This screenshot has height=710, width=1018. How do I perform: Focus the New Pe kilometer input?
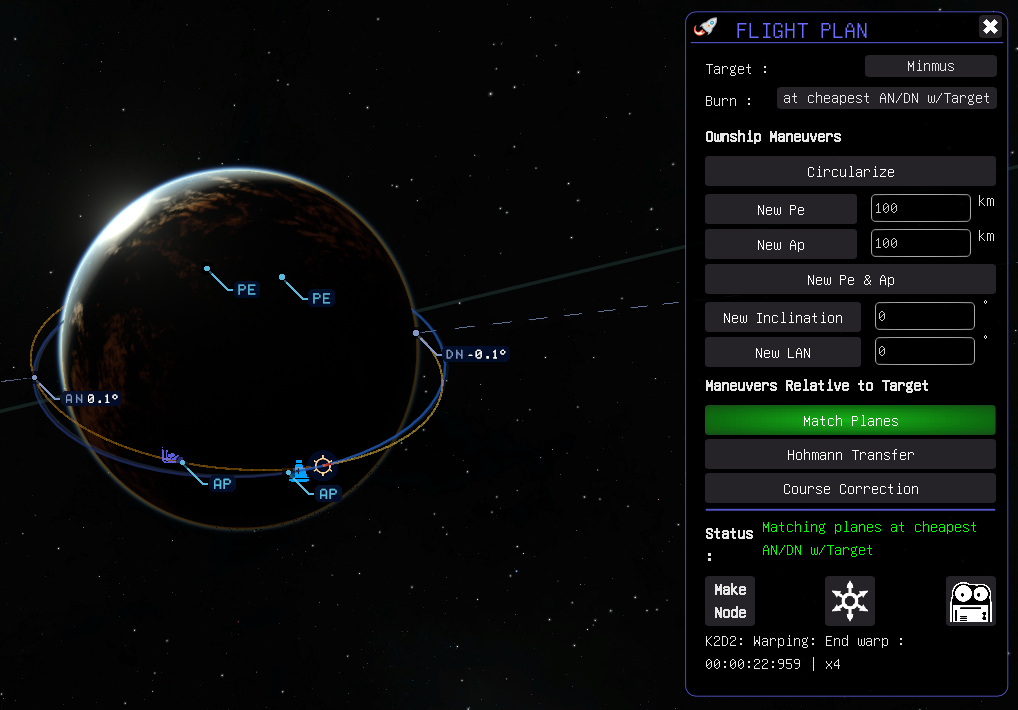pos(920,209)
